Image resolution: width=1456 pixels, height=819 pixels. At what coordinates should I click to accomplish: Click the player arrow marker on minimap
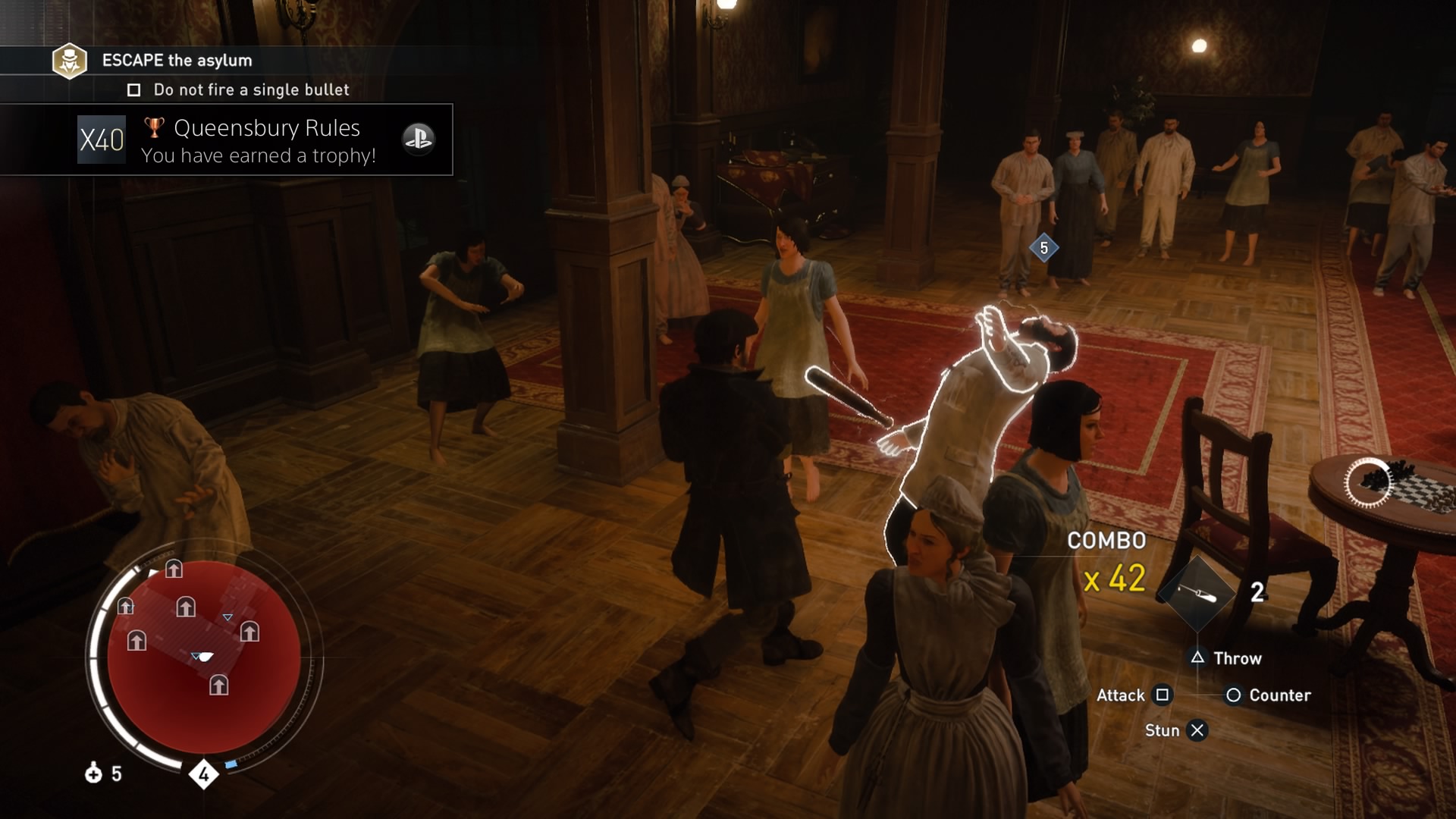(202, 656)
